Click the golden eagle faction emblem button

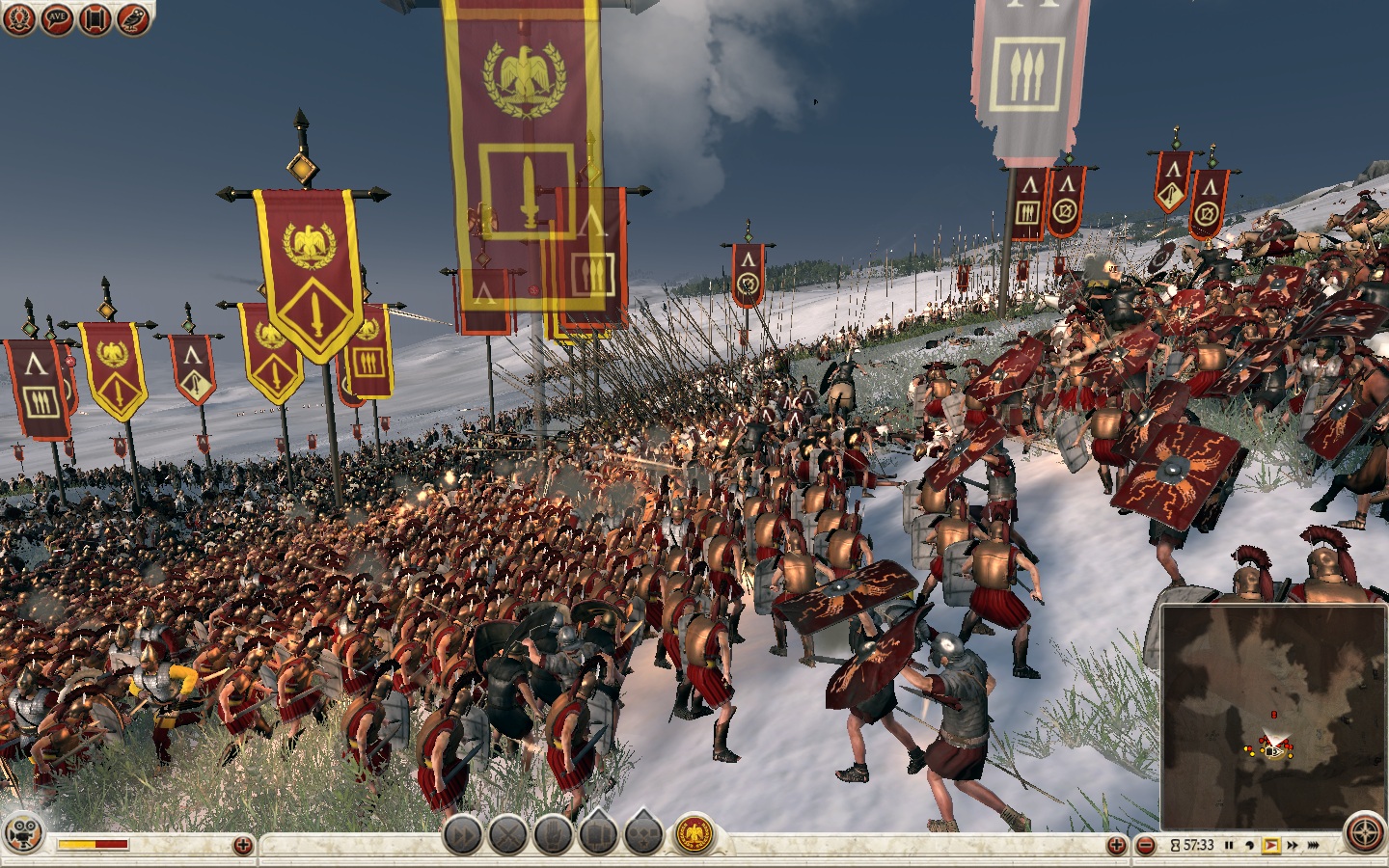[693, 835]
